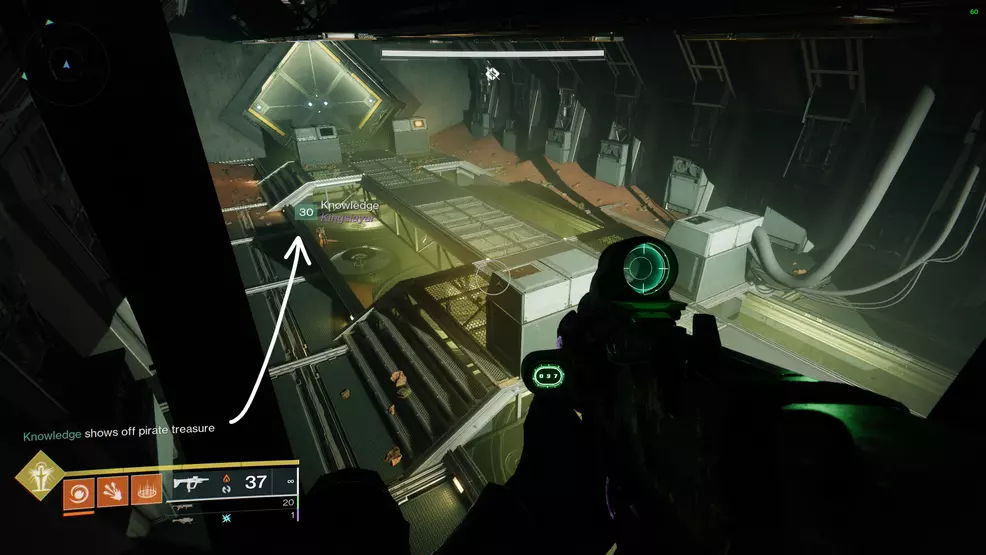Trigger the fist melee ability icon
Viewport: 986px width, 555px height.
pyautogui.click(x=112, y=492)
